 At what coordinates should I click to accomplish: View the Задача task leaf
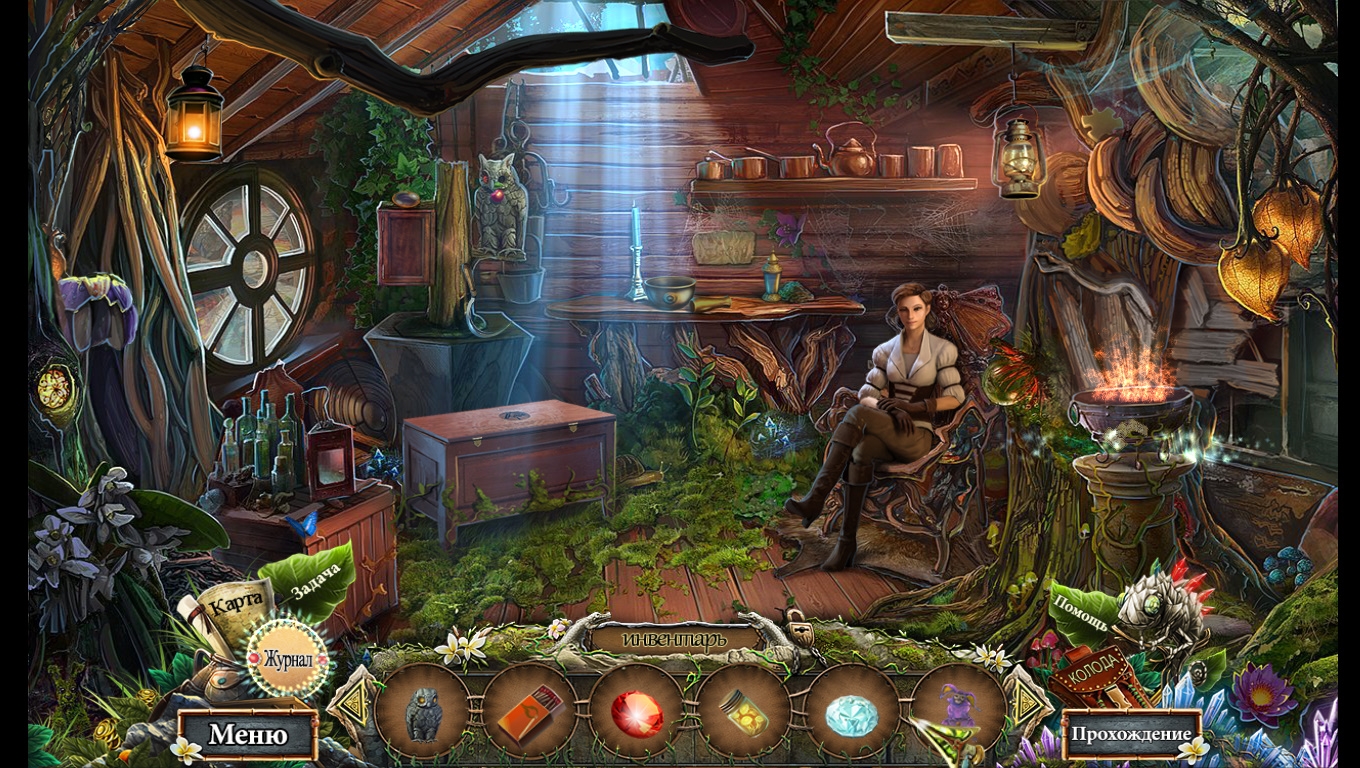point(314,579)
